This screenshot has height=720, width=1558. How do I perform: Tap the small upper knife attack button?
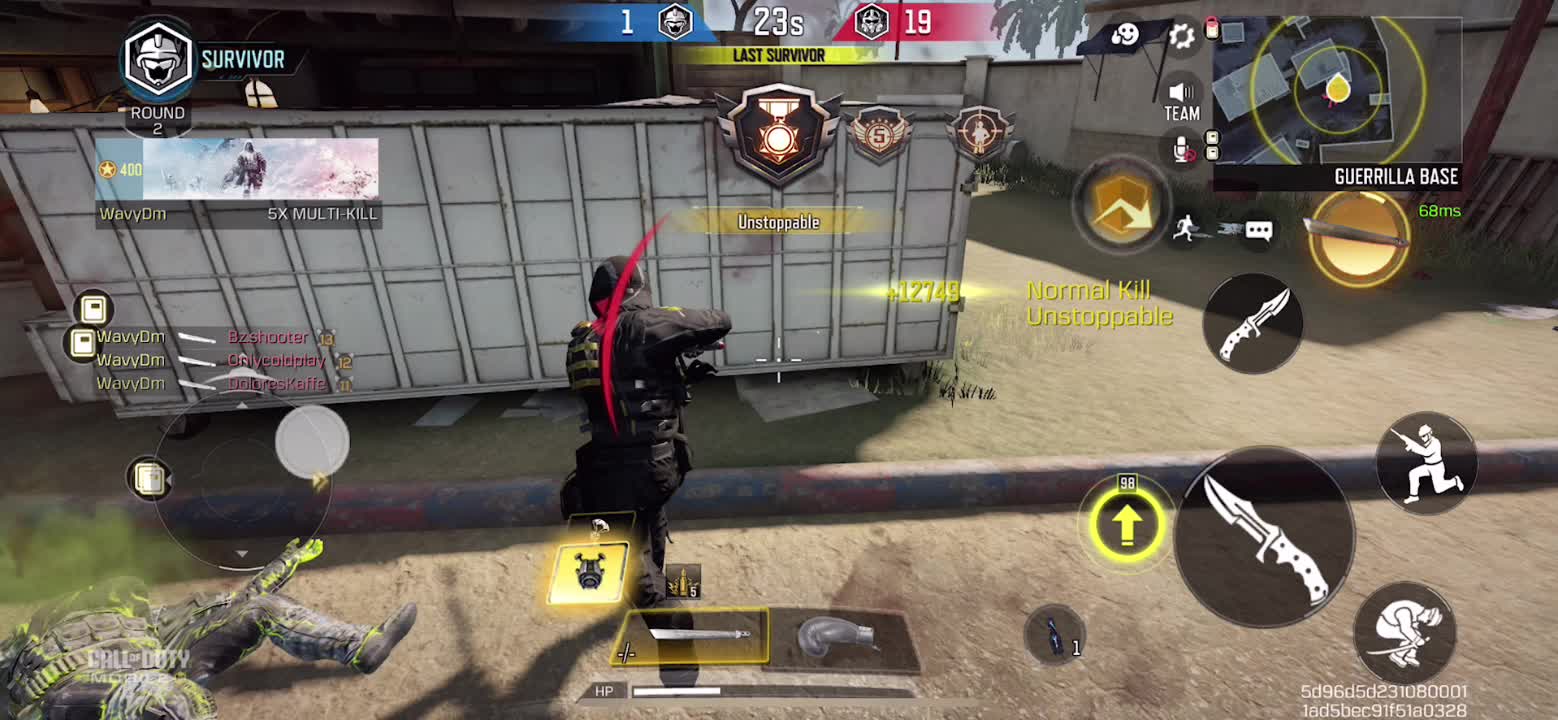(1253, 324)
